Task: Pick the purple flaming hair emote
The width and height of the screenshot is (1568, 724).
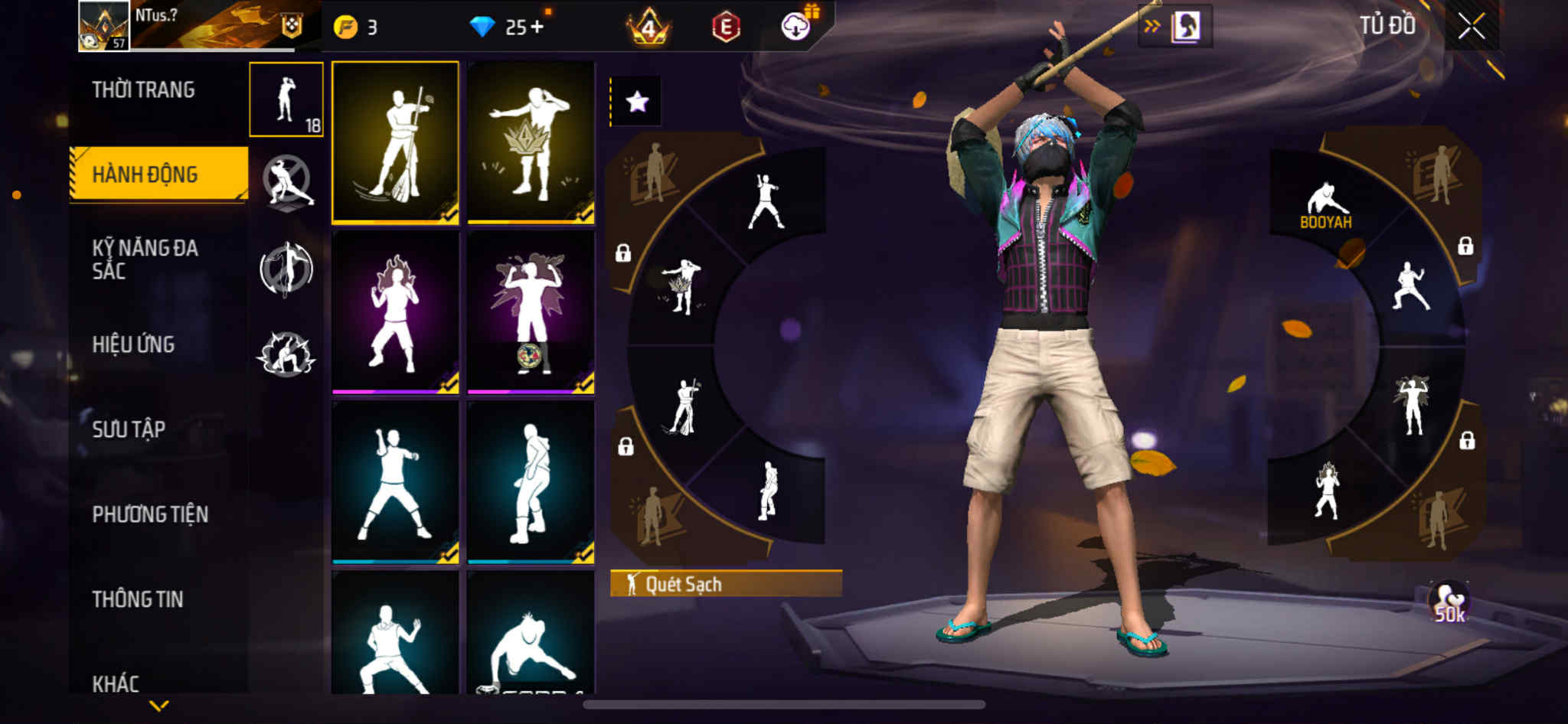Action: 395,312
